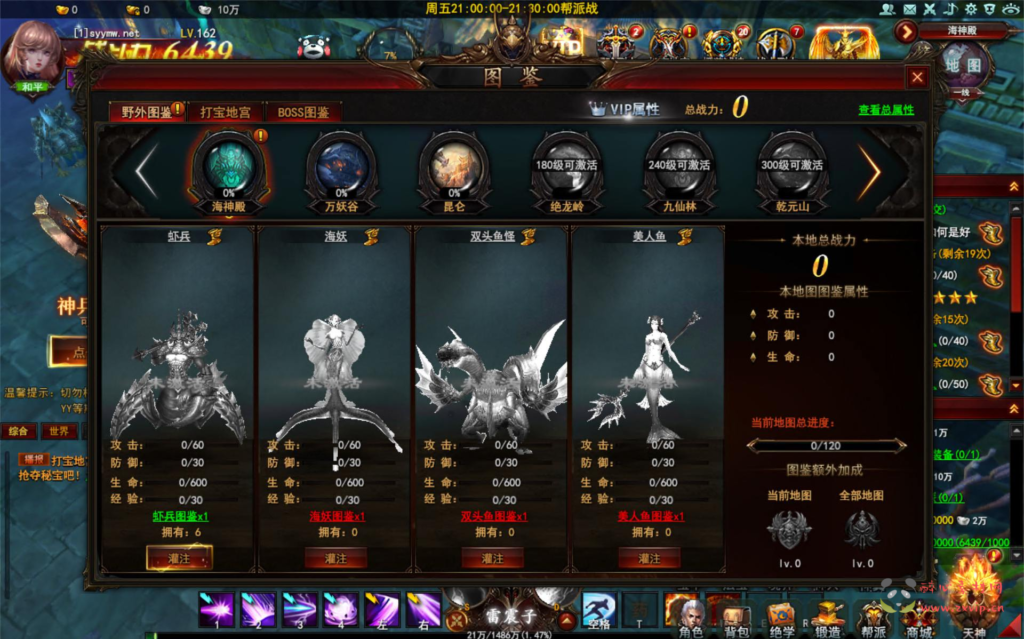The width and height of the screenshot is (1024, 639).
Task: Activate 灌注 for the 美人鱼 card
Action: tap(650, 558)
